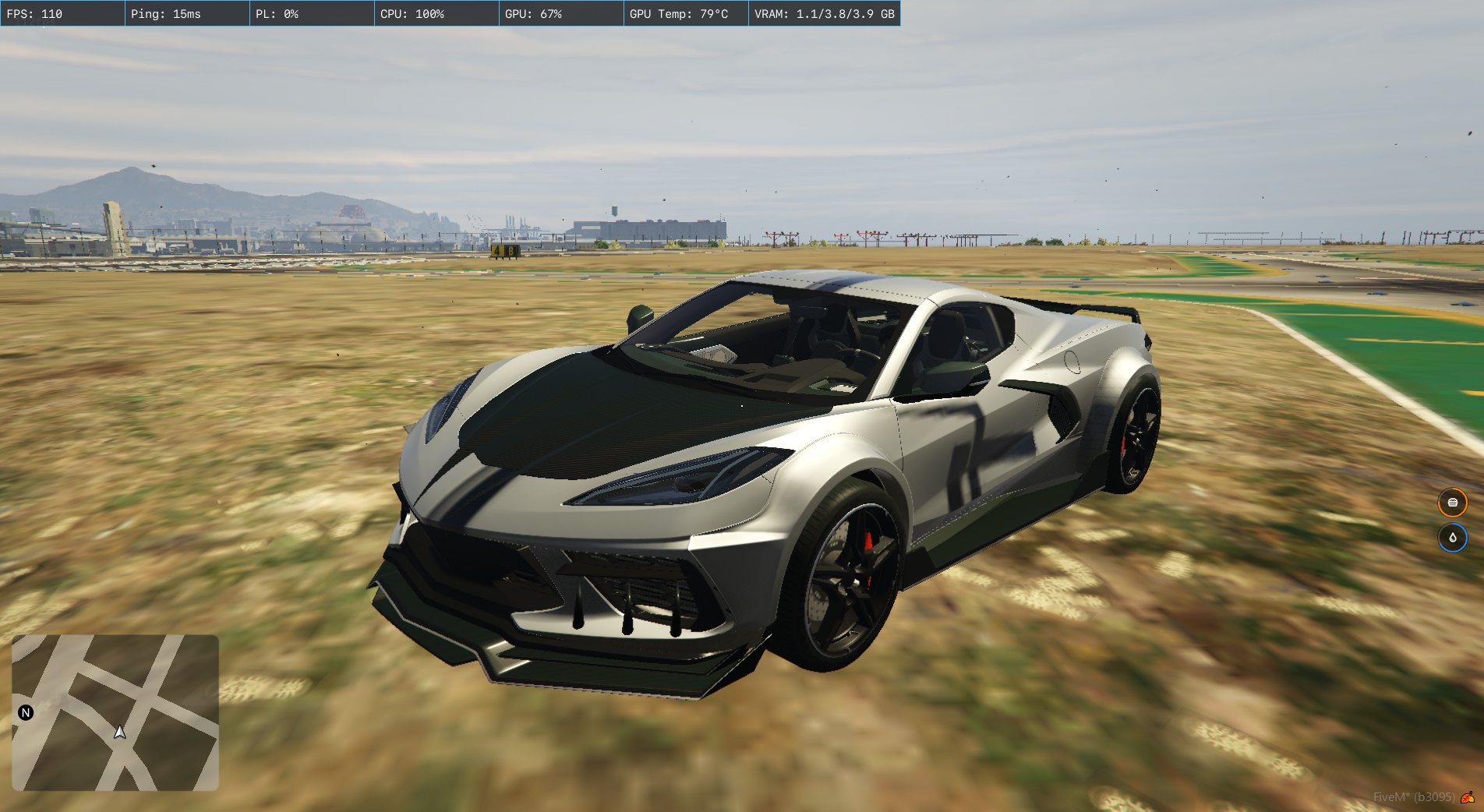This screenshot has height=812, width=1484.
Task: Click the north compass marker on minimap
Action: click(x=26, y=712)
